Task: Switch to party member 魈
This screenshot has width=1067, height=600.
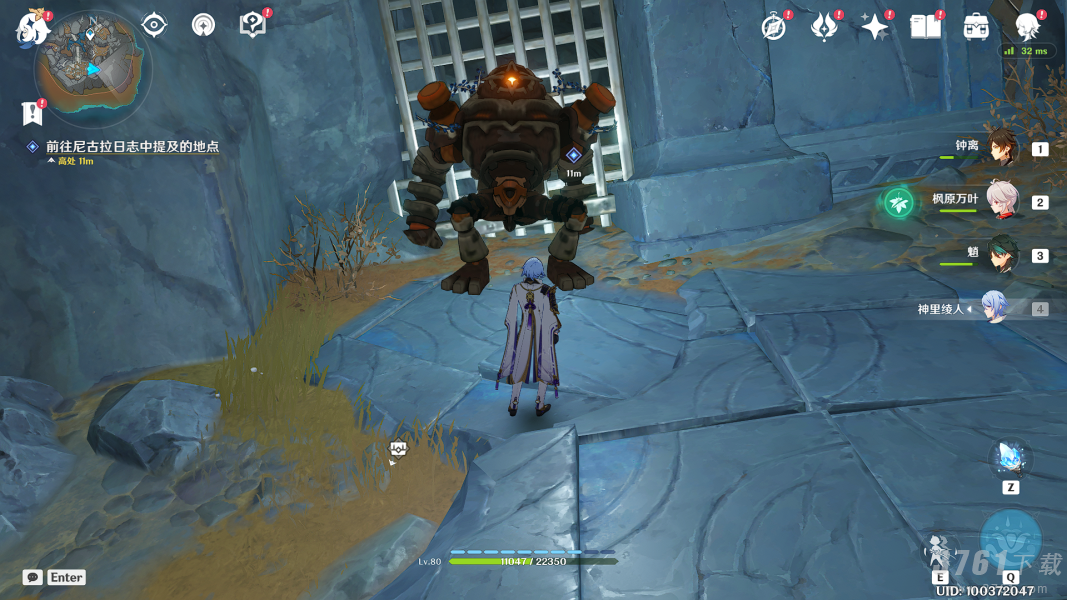Action: 1002,254
